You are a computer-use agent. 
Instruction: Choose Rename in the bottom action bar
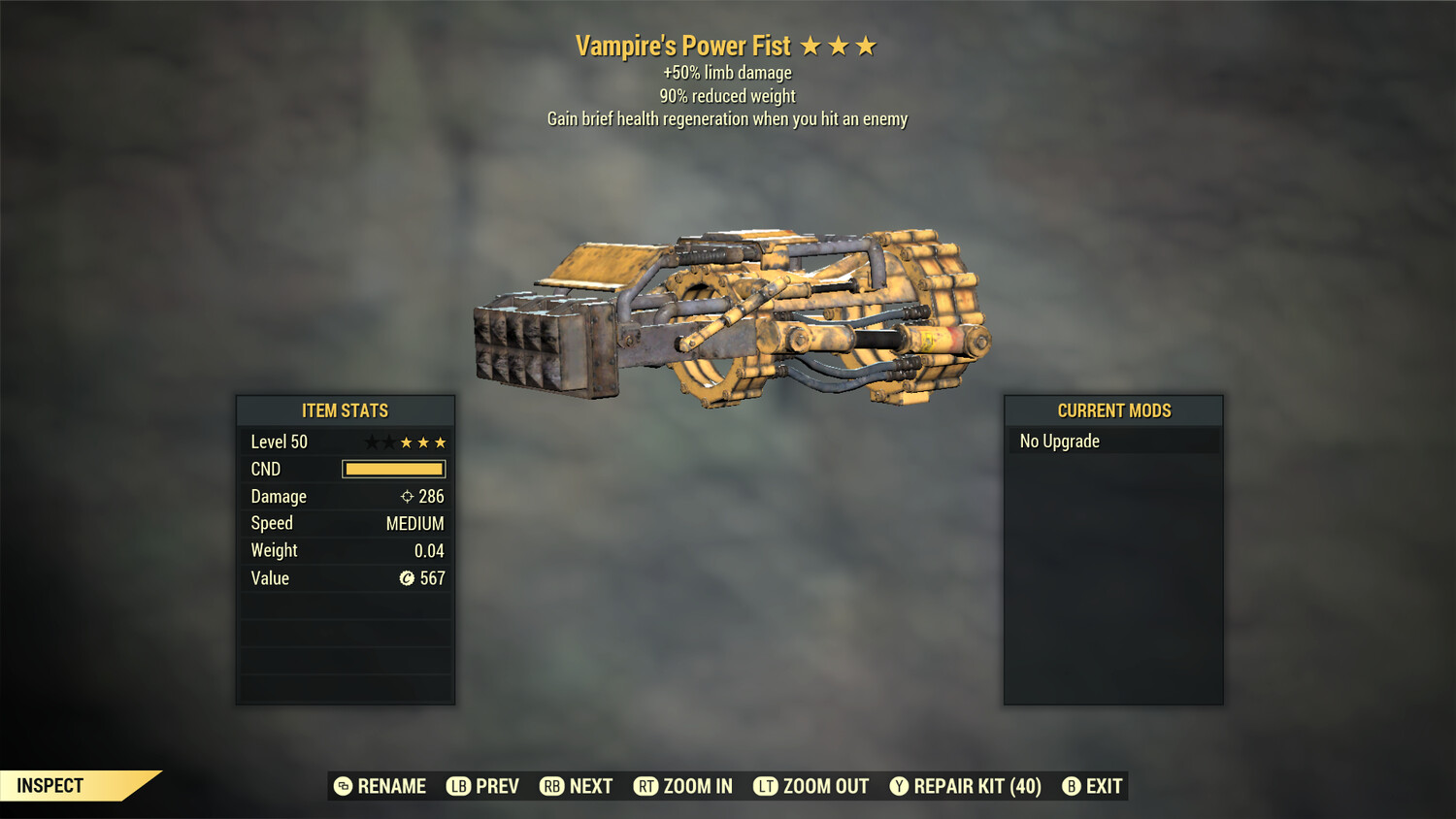click(x=381, y=786)
